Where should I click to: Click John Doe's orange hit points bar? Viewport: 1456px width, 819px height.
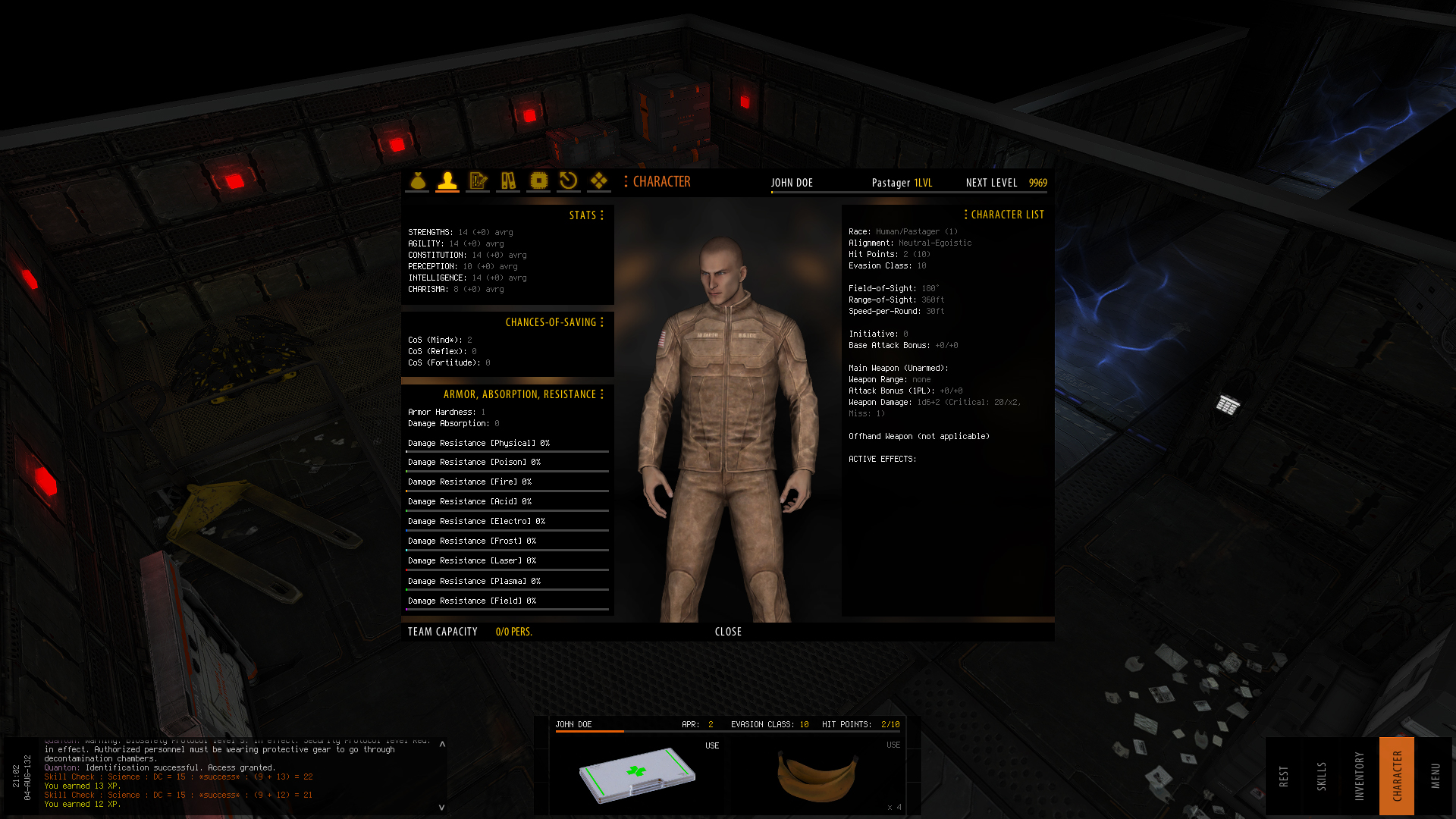589,733
